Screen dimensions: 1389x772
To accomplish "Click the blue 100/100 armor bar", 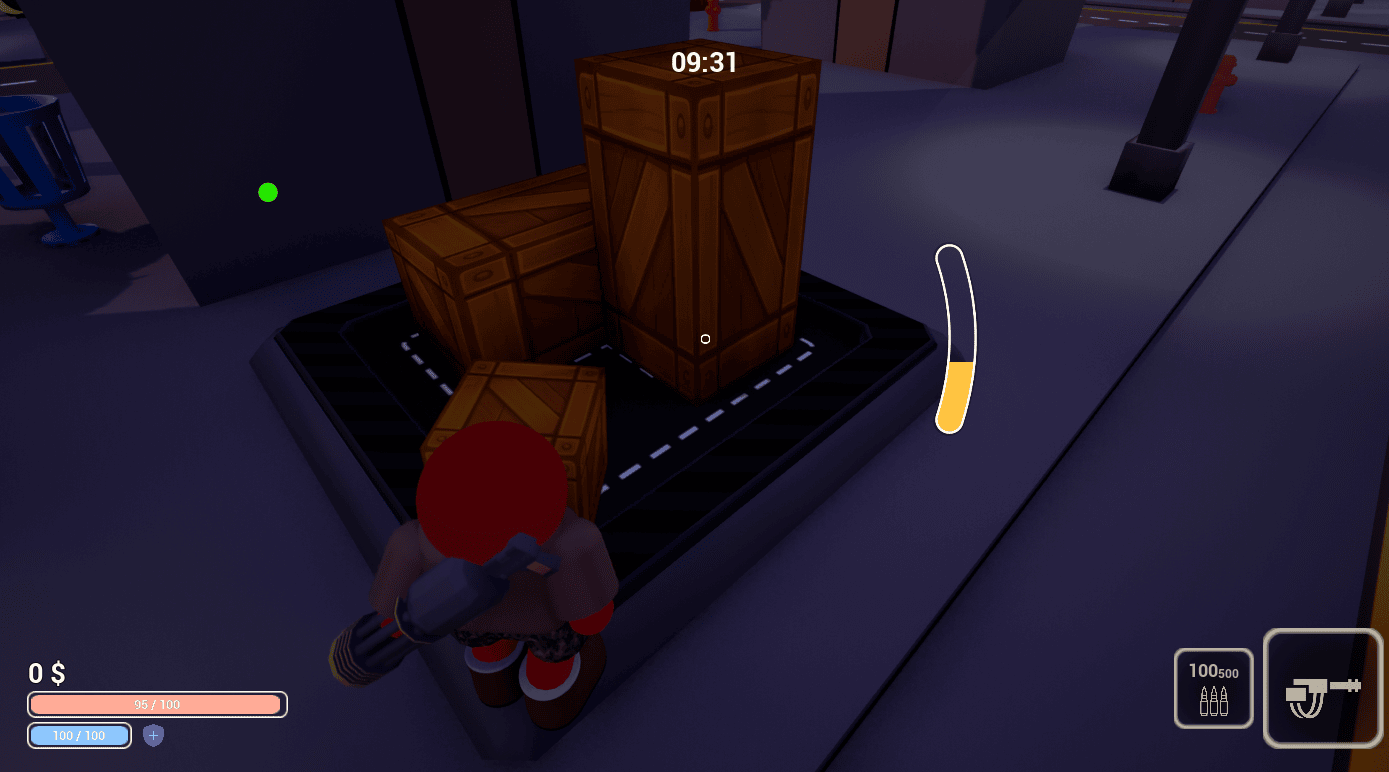I will coord(79,736).
